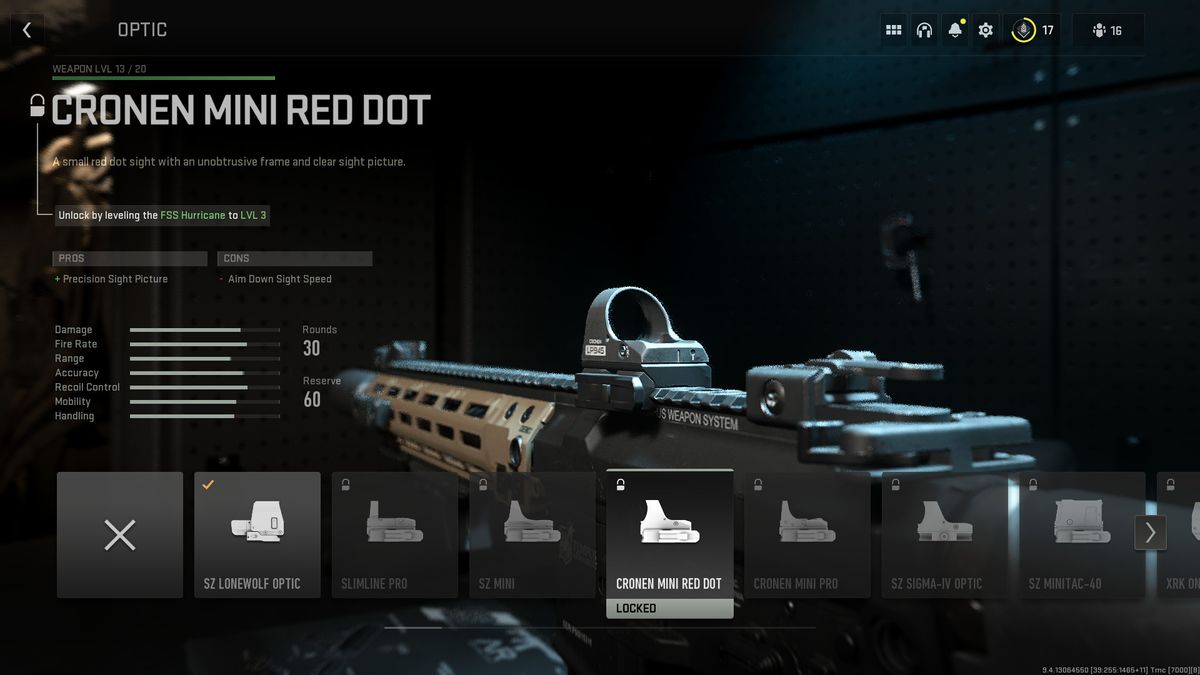1200x675 pixels.
Task: Click the microphone voice channel icon
Action: [x=1023, y=30]
